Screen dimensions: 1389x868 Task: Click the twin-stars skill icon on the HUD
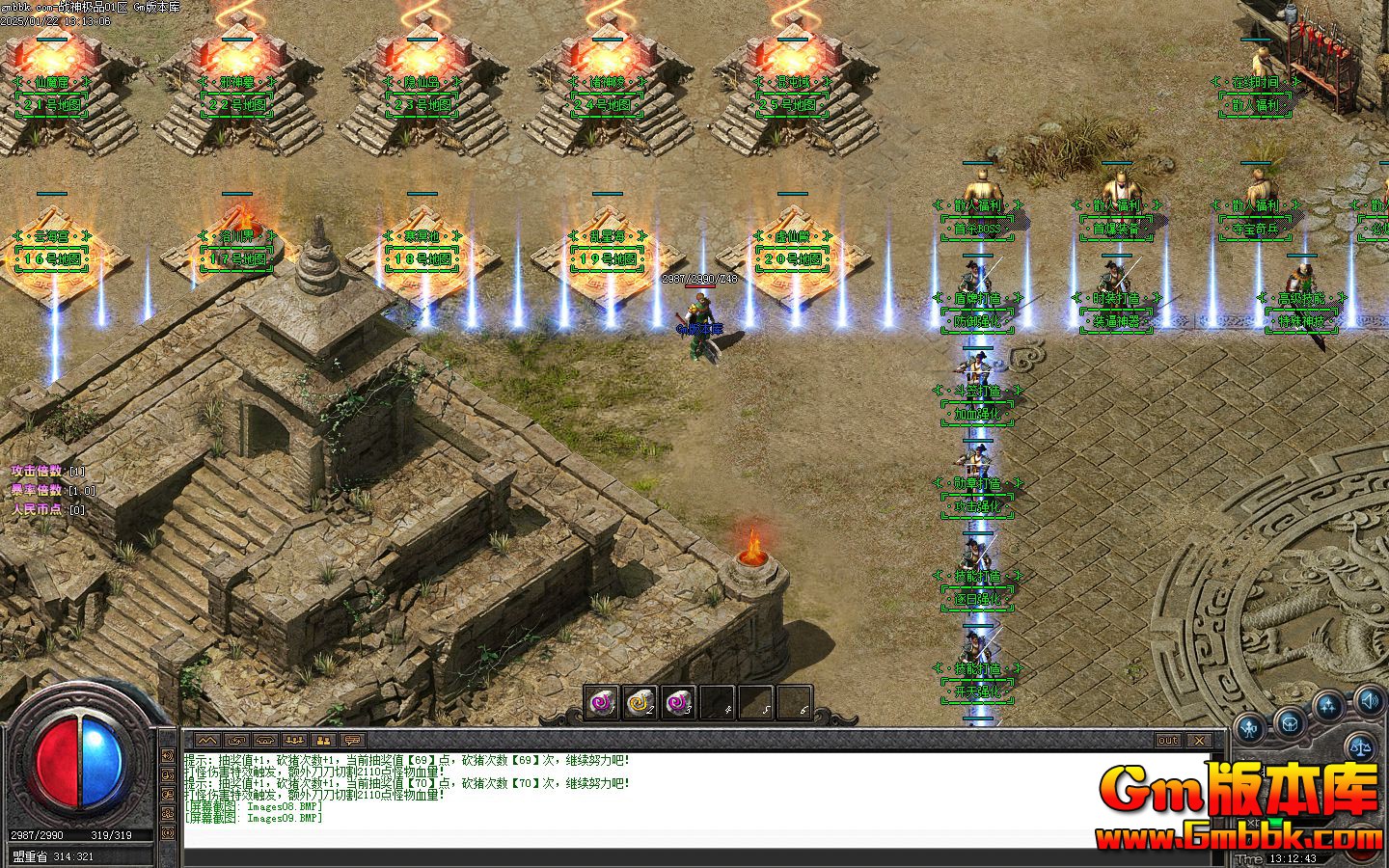click(x=1328, y=705)
